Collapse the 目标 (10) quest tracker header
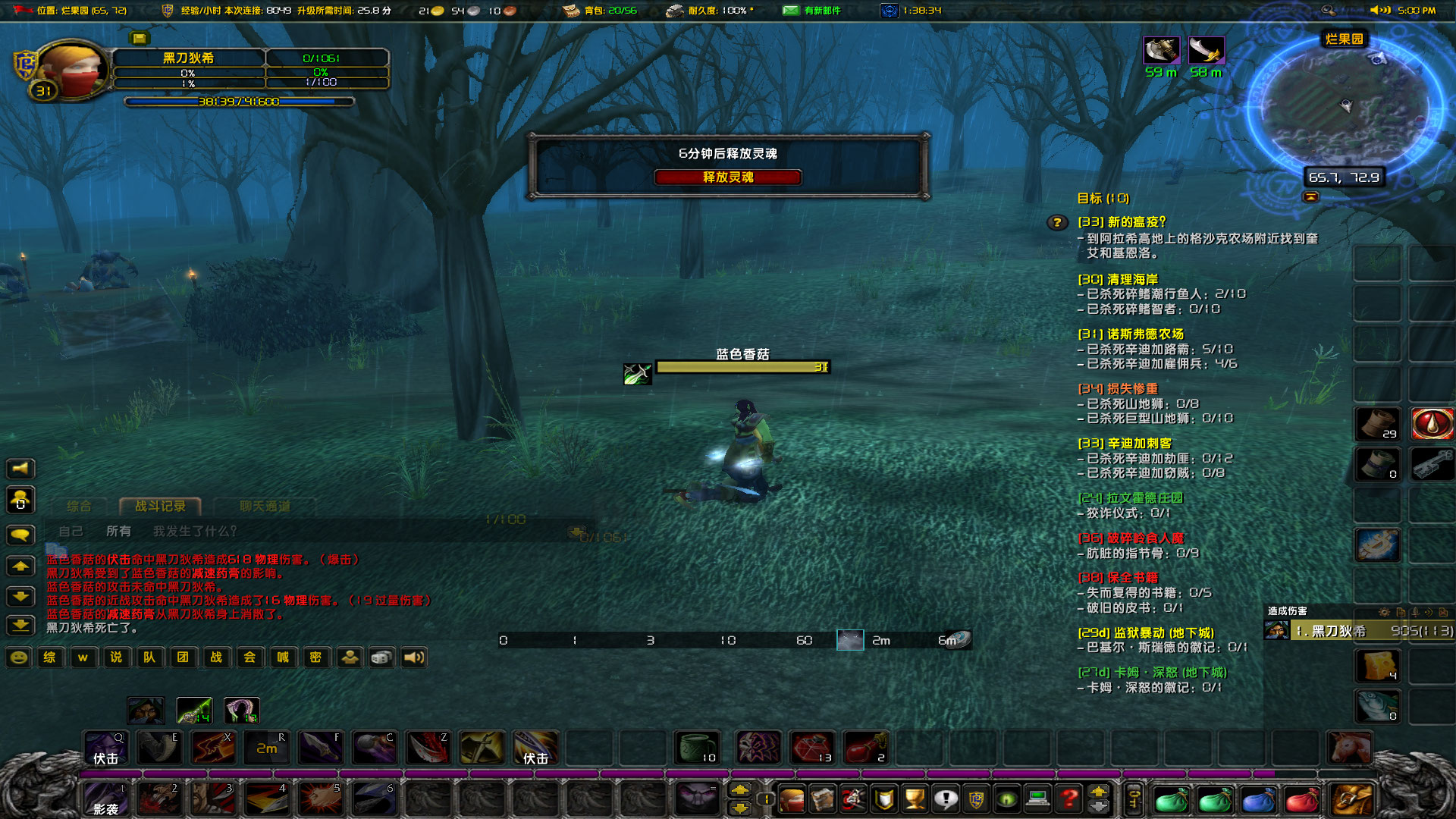The width and height of the screenshot is (1456, 819). point(1104,199)
